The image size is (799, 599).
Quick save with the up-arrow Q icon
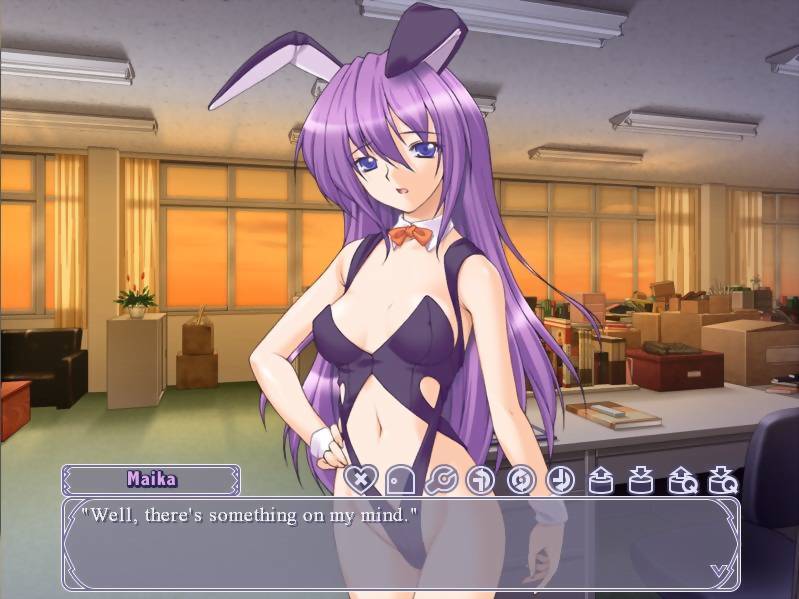click(682, 480)
